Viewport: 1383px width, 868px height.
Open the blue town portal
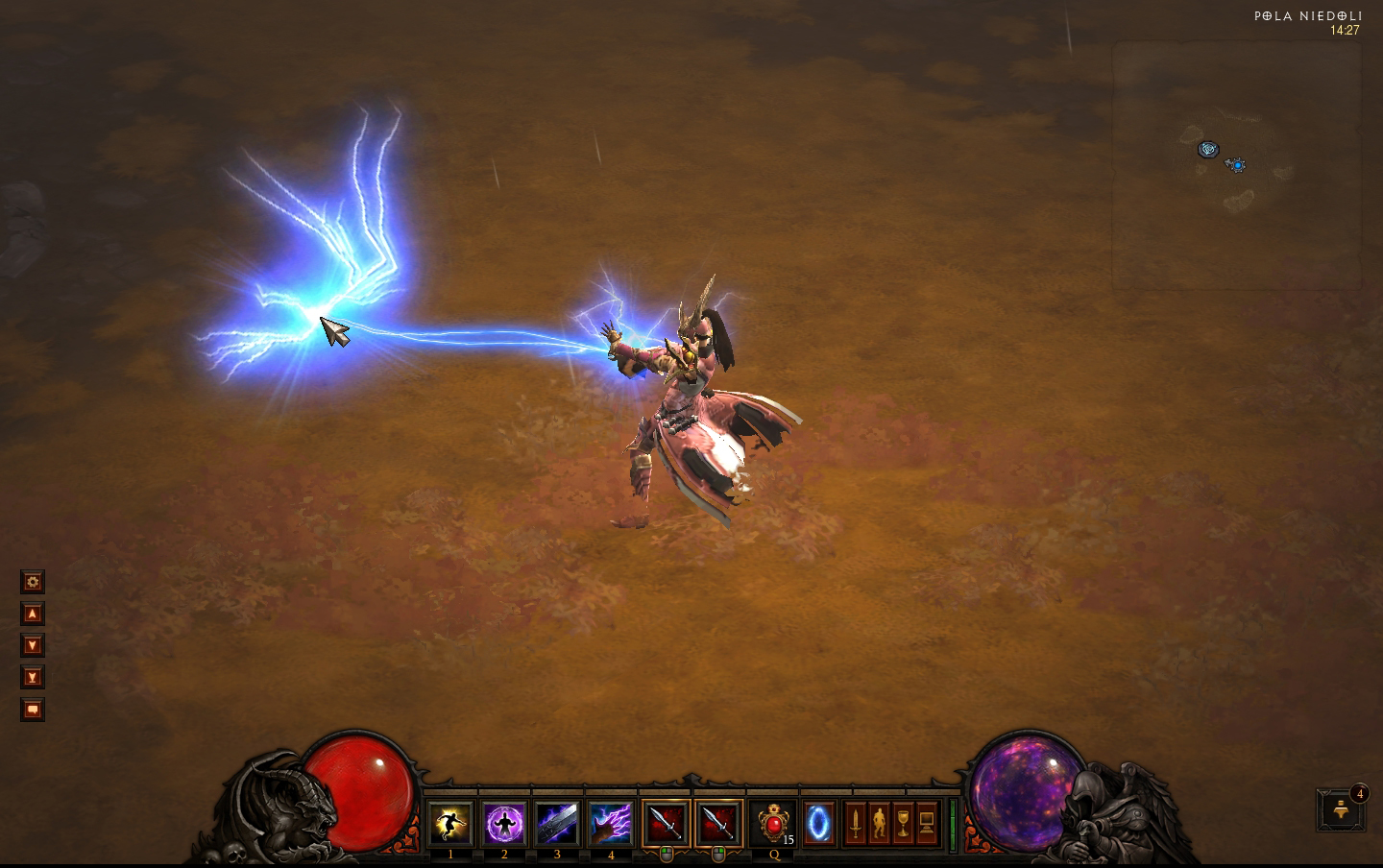(x=819, y=823)
